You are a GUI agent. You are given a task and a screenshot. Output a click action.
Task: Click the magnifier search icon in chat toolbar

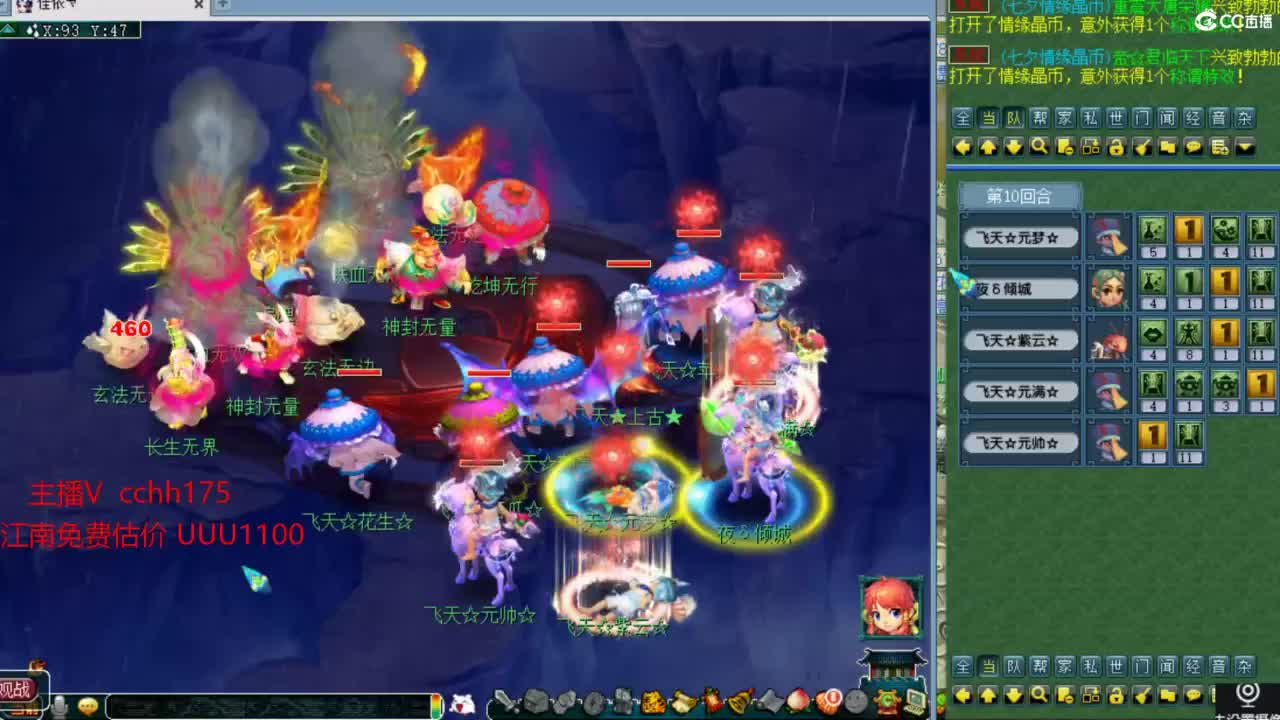[x=1040, y=147]
